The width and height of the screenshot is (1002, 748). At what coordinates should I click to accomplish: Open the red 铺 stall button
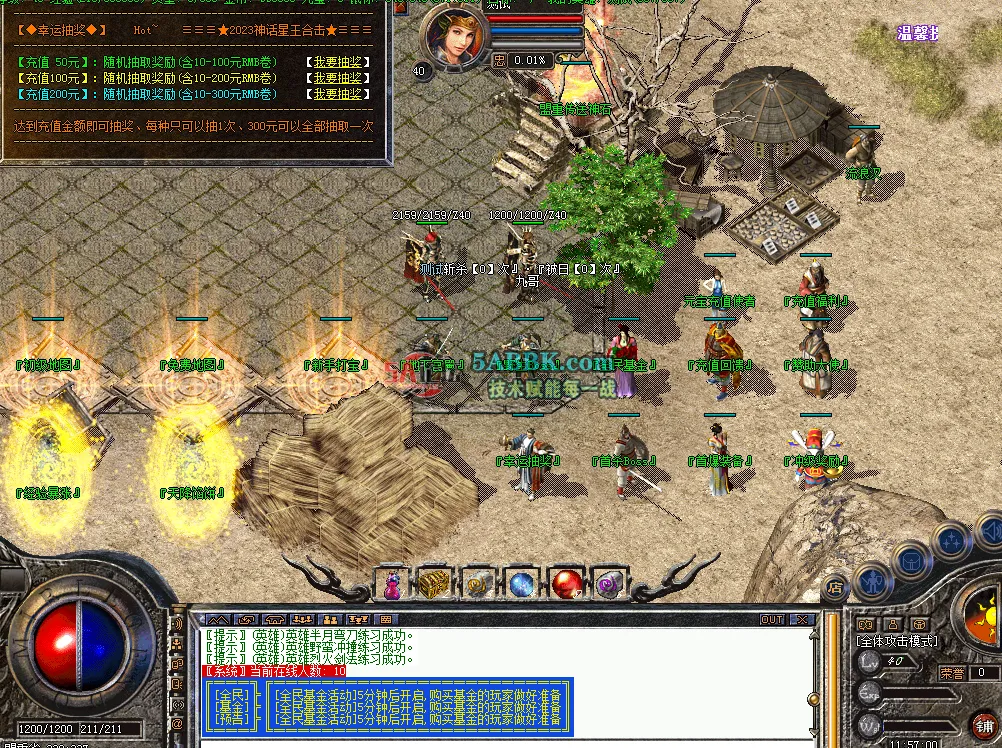point(983,724)
